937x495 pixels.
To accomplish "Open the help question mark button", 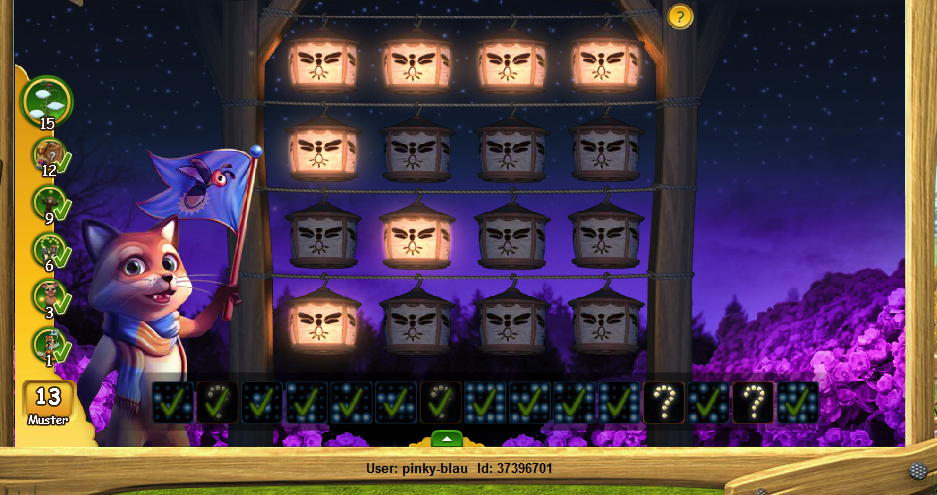I will point(680,17).
